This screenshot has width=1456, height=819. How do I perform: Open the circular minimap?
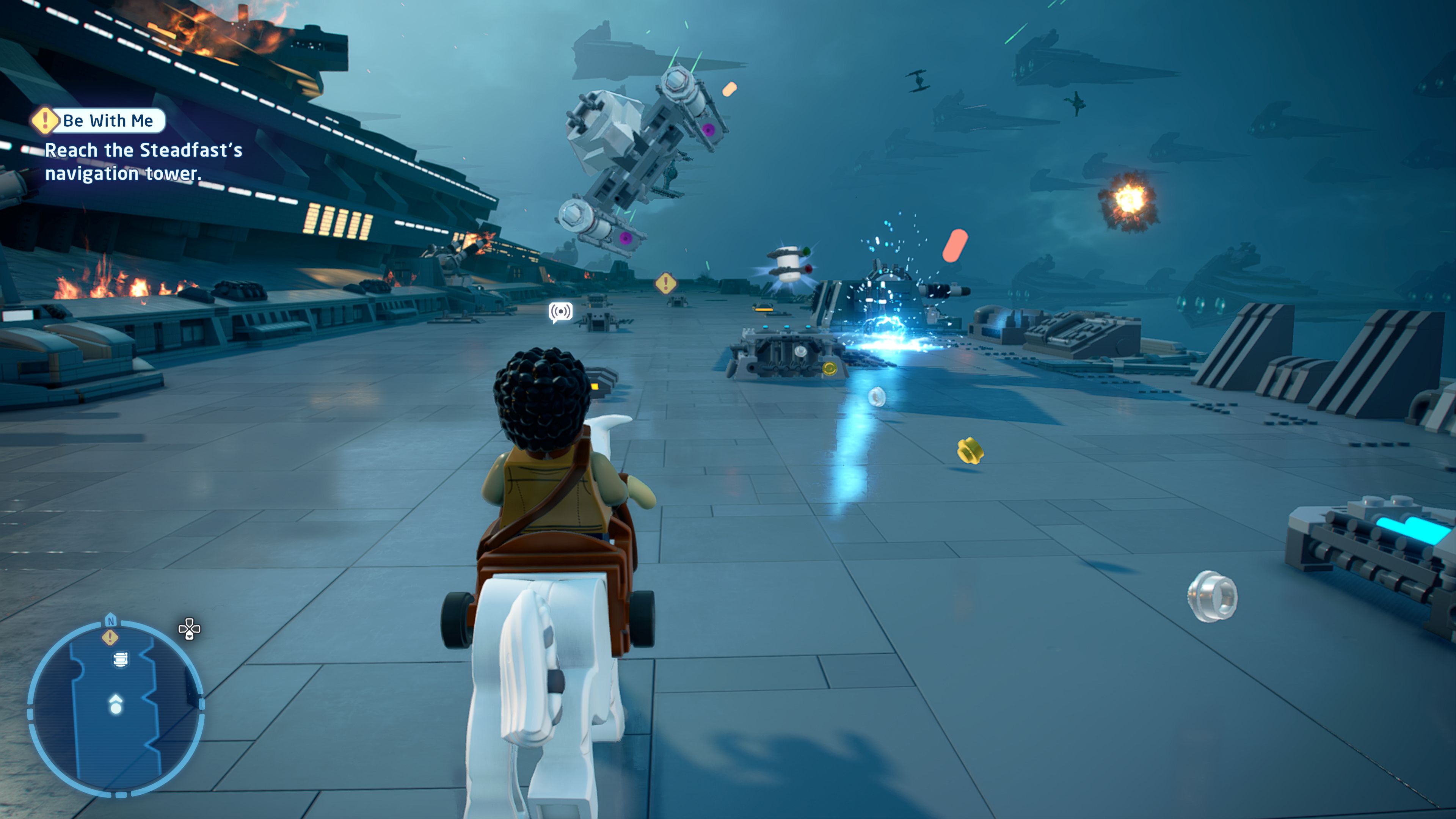(116, 708)
